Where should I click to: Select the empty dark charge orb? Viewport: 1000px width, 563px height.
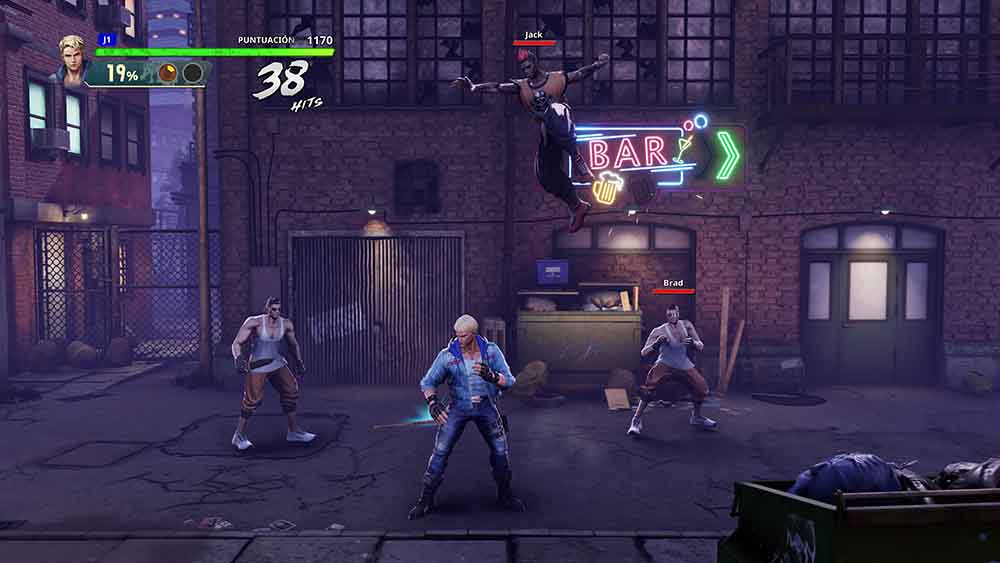[x=192, y=73]
